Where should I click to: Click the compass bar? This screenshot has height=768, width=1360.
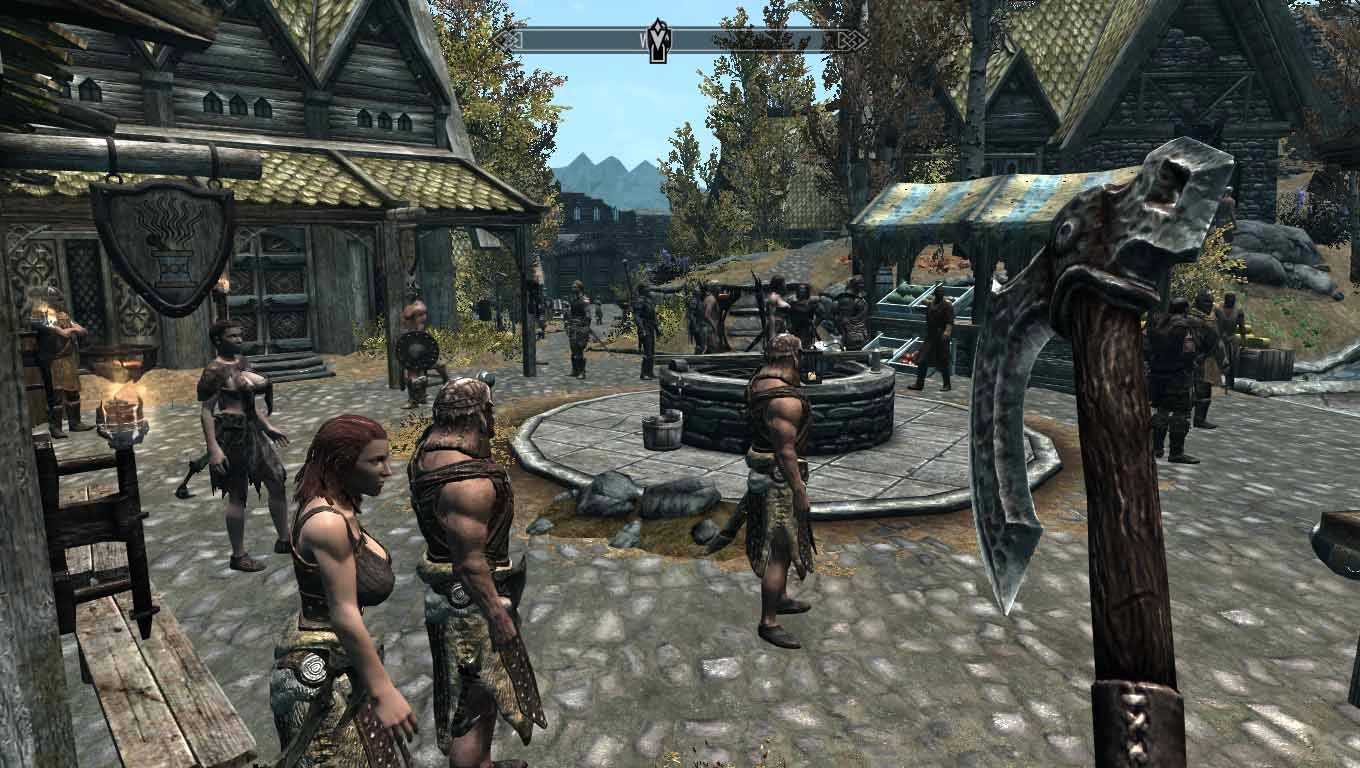[x=760, y=40]
